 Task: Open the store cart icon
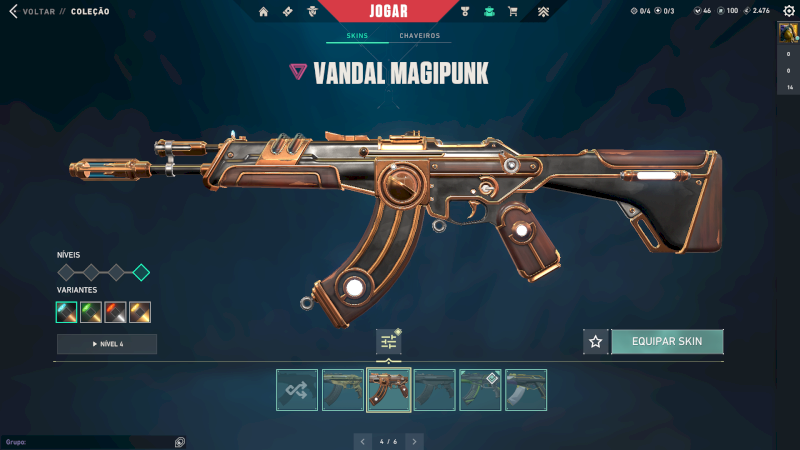tap(513, 12)
